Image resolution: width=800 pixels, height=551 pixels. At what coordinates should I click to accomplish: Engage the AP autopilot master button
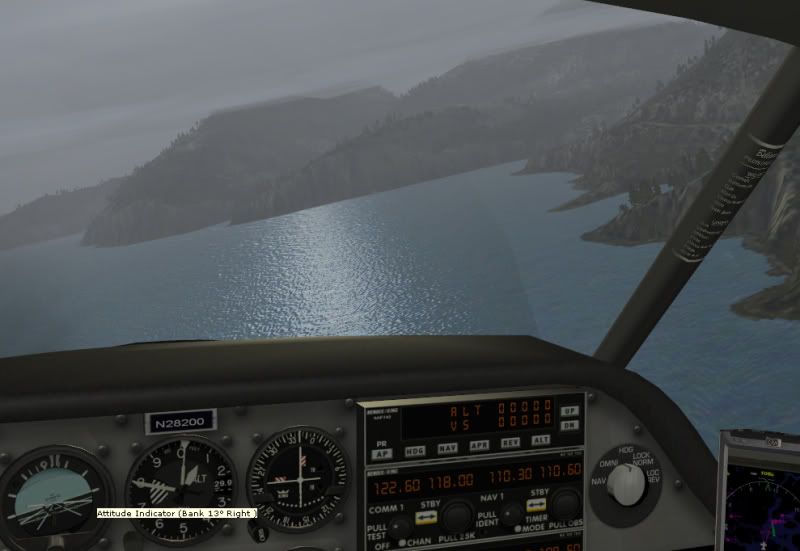382,452
